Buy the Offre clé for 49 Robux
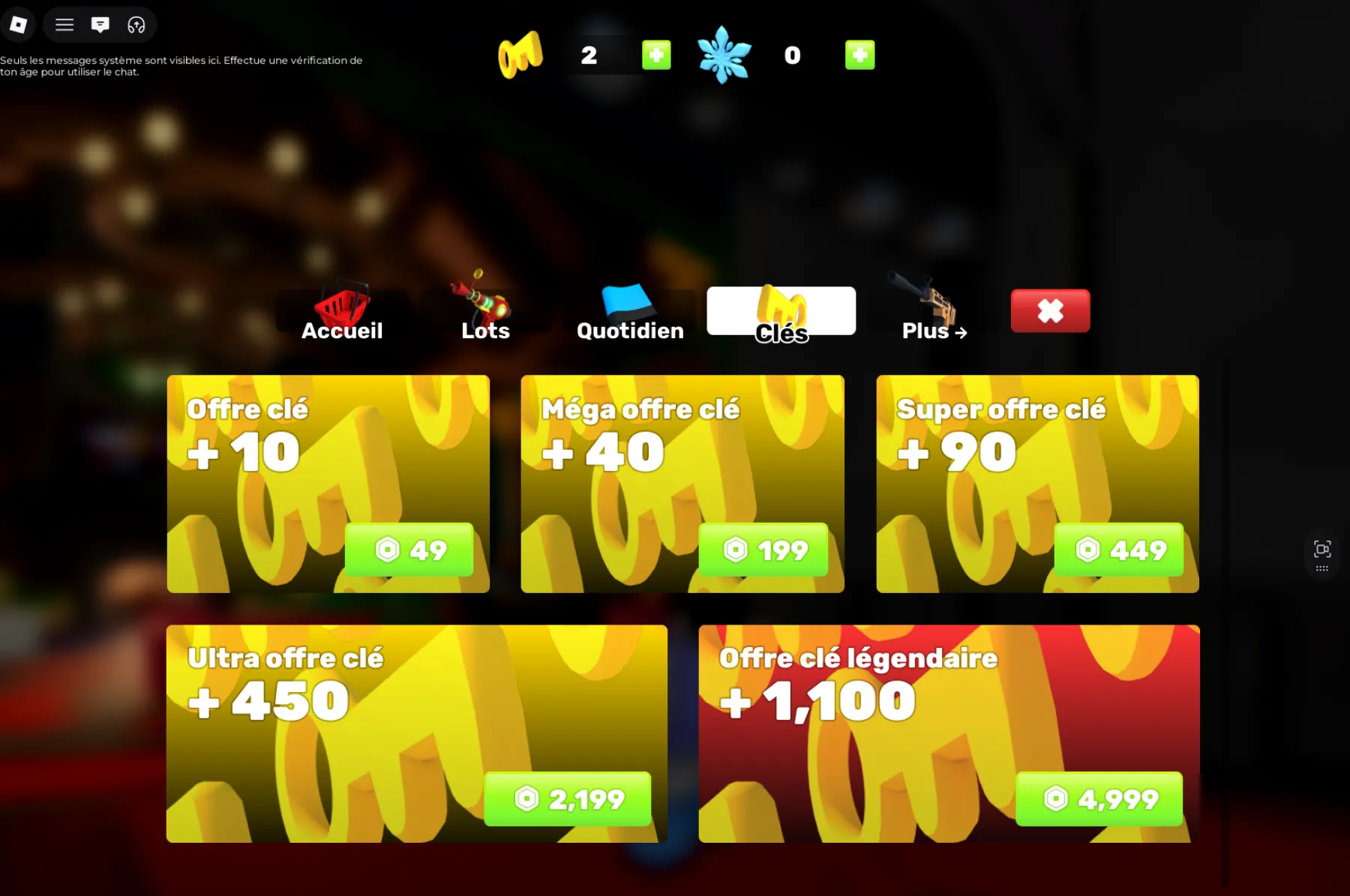1350x896 pixels. coord(409,550)
